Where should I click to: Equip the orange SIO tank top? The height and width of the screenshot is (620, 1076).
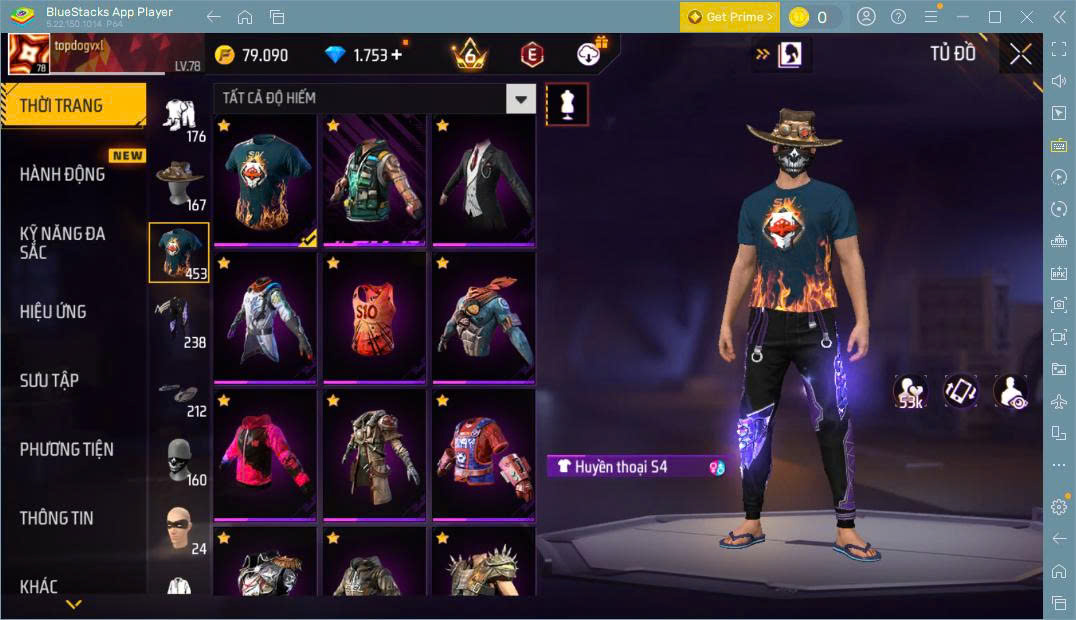tap(374, 317)
